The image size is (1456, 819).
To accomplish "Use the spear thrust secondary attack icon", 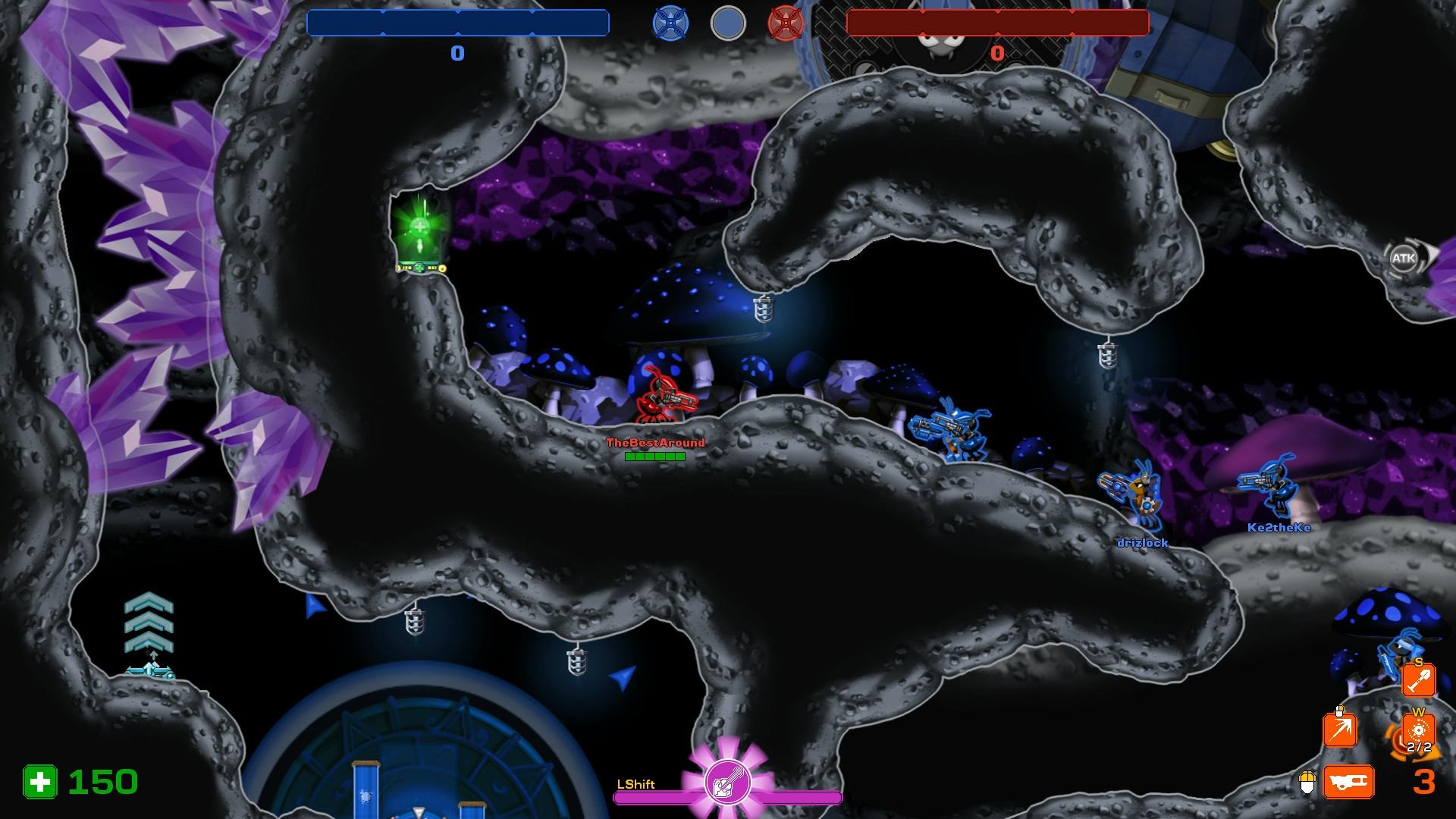I will coord(1339,731).
